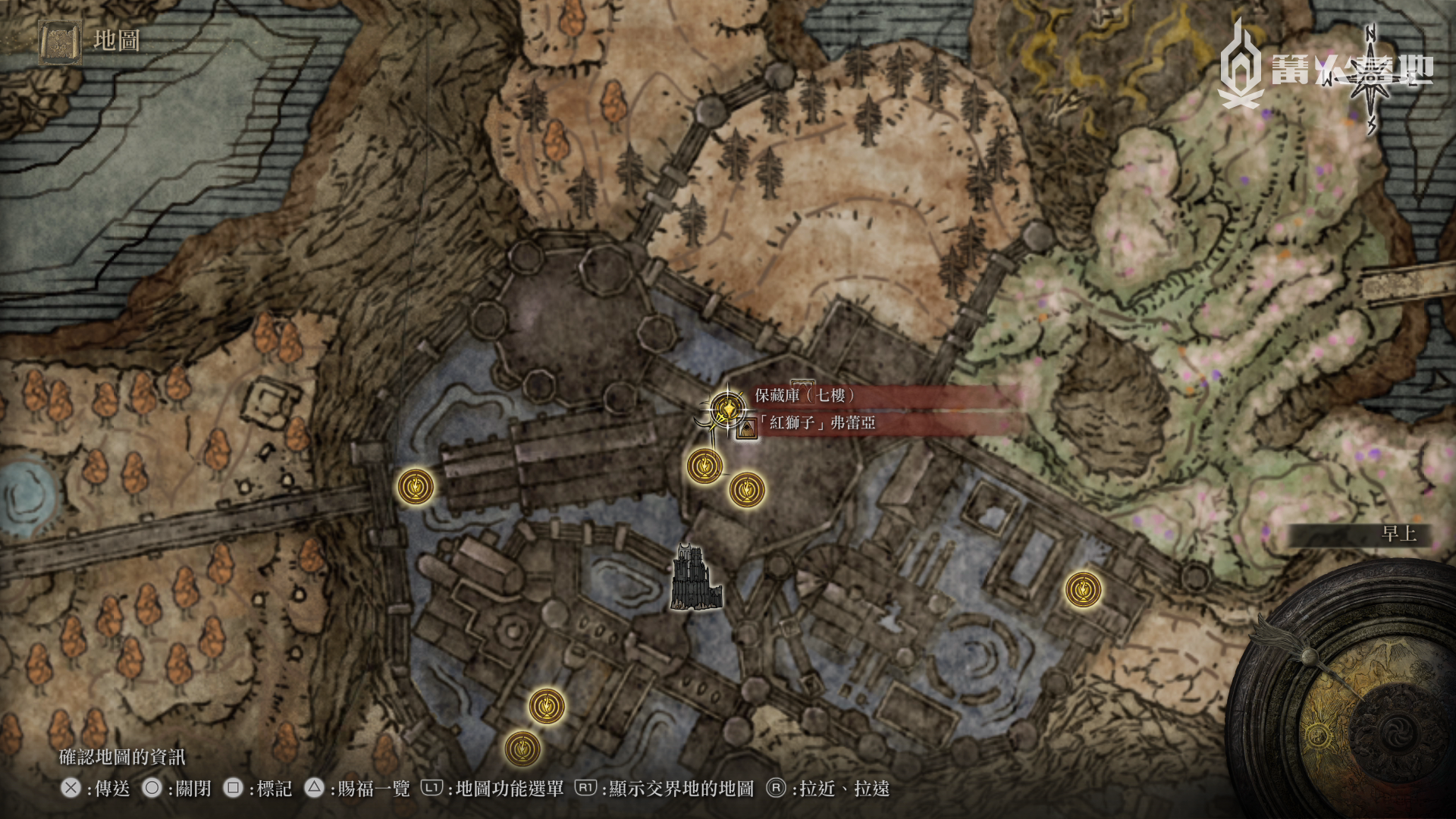1456x819 pixels.
Task: Select the dark tower landmark icon
Action: coord(695,576)
